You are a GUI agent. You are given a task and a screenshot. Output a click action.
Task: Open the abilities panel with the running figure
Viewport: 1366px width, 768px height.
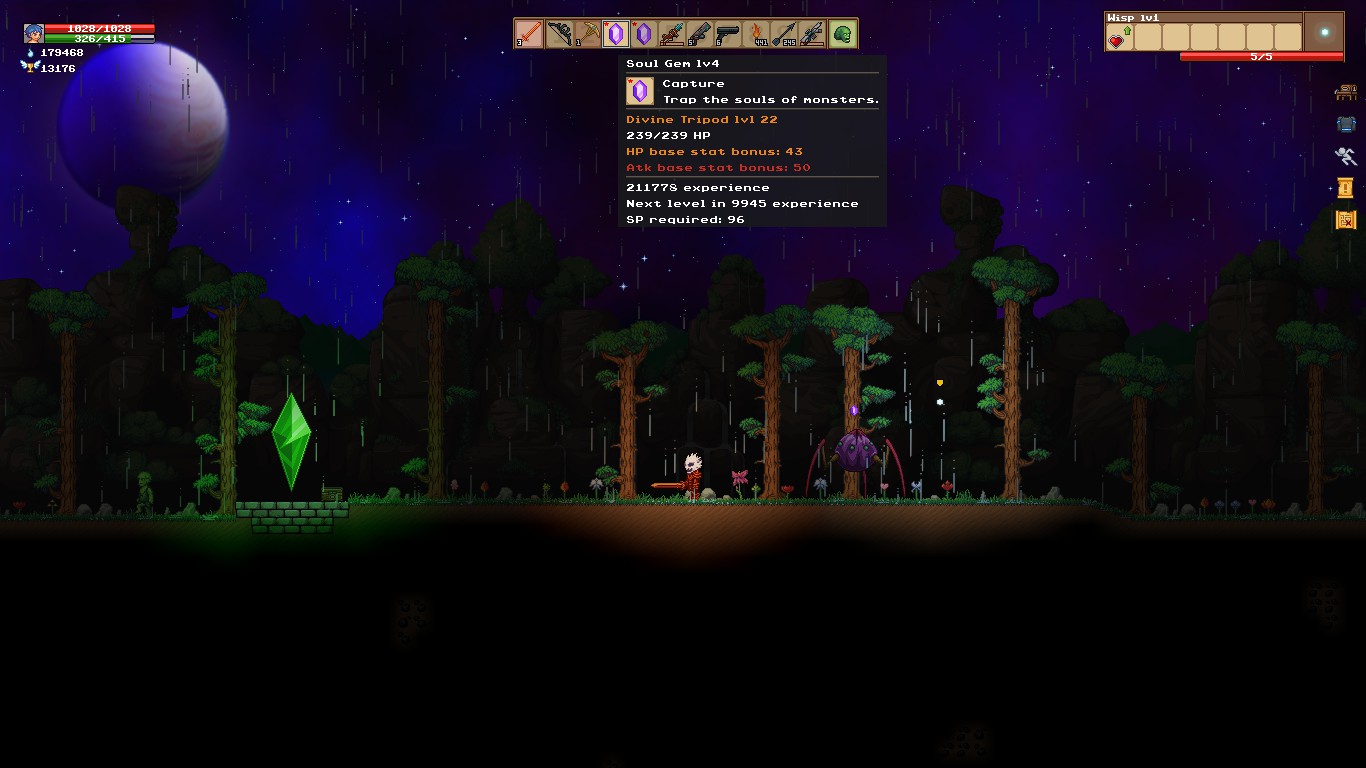(x=1346, y=156)
